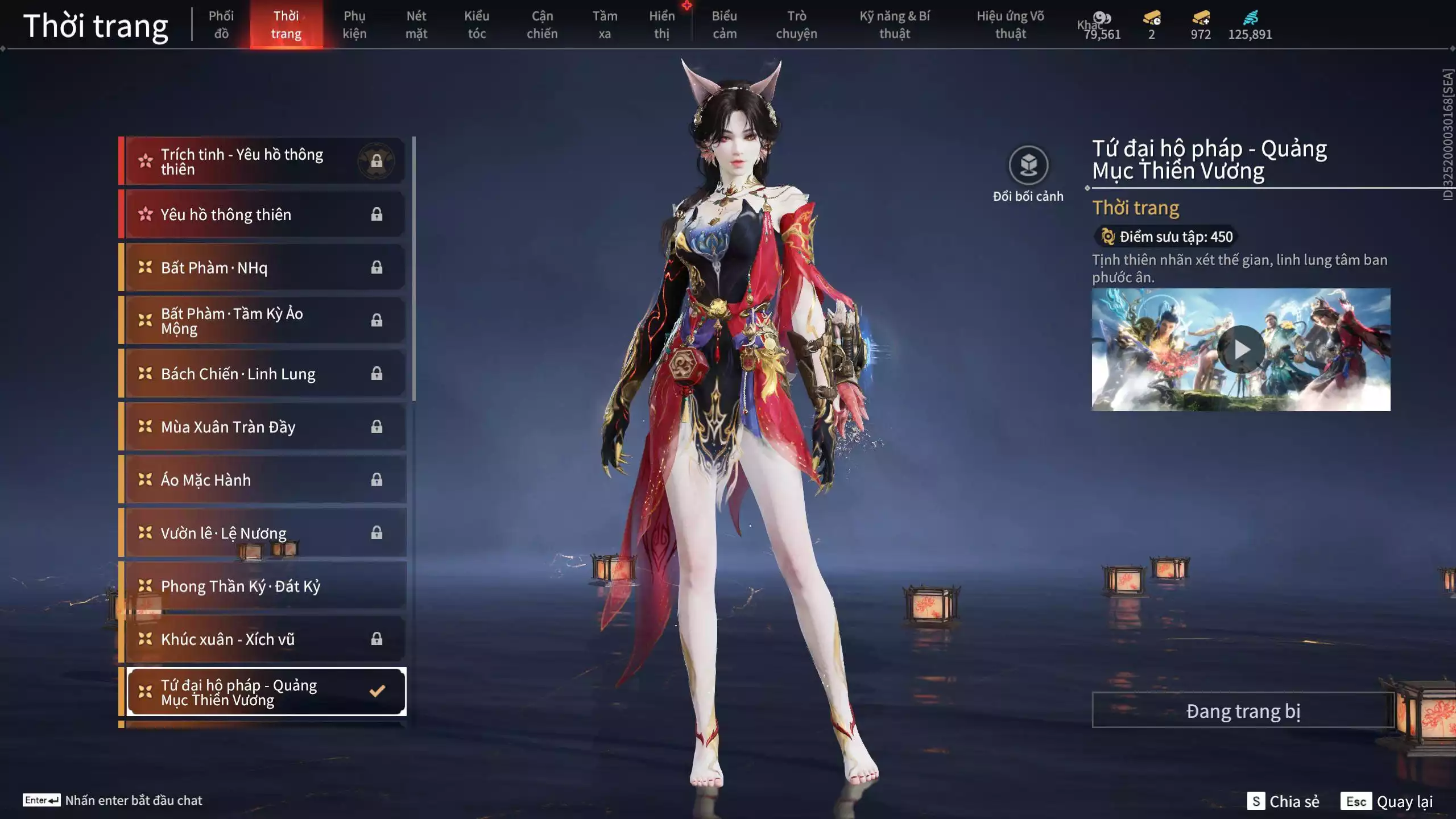Click the Đang trang bị button

point(1243,711)
